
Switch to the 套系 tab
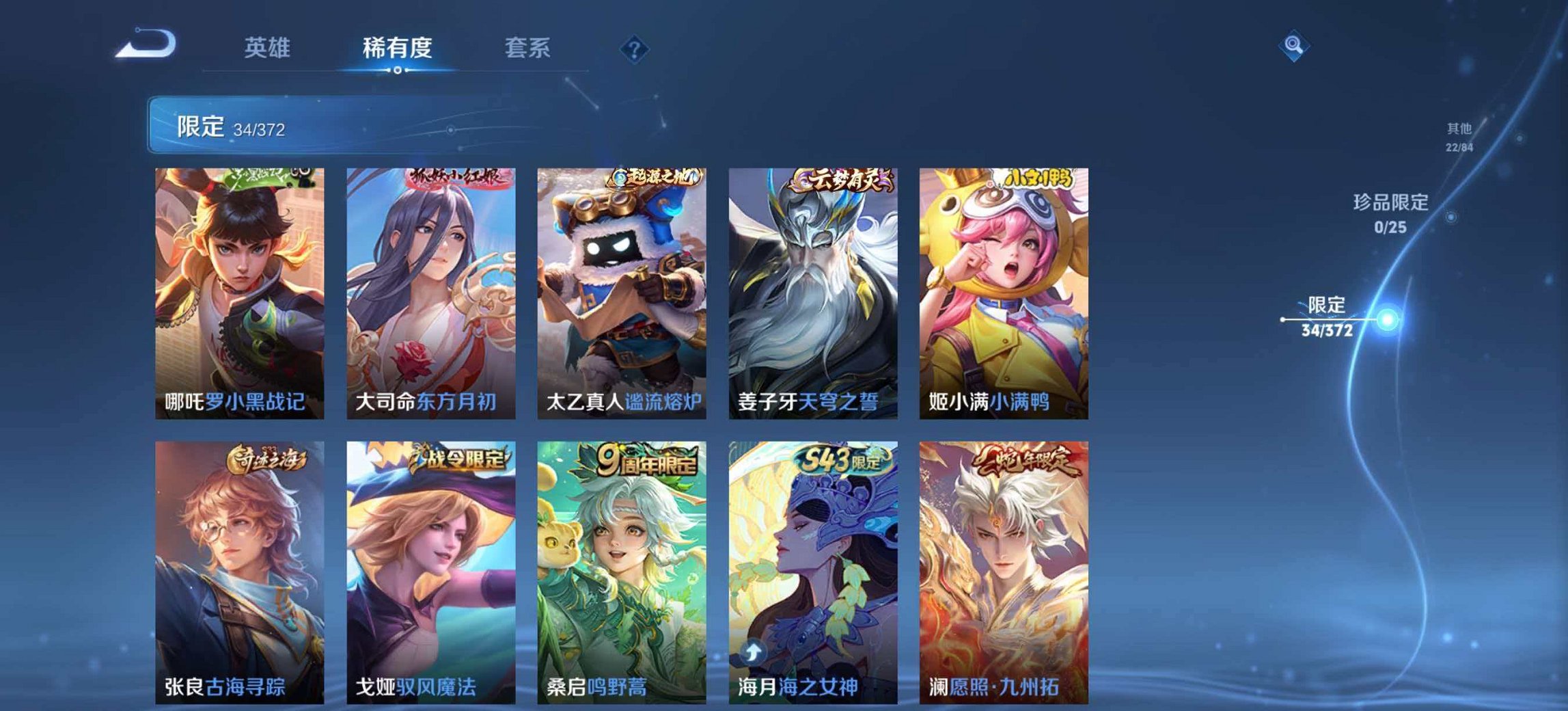point(529,49)
